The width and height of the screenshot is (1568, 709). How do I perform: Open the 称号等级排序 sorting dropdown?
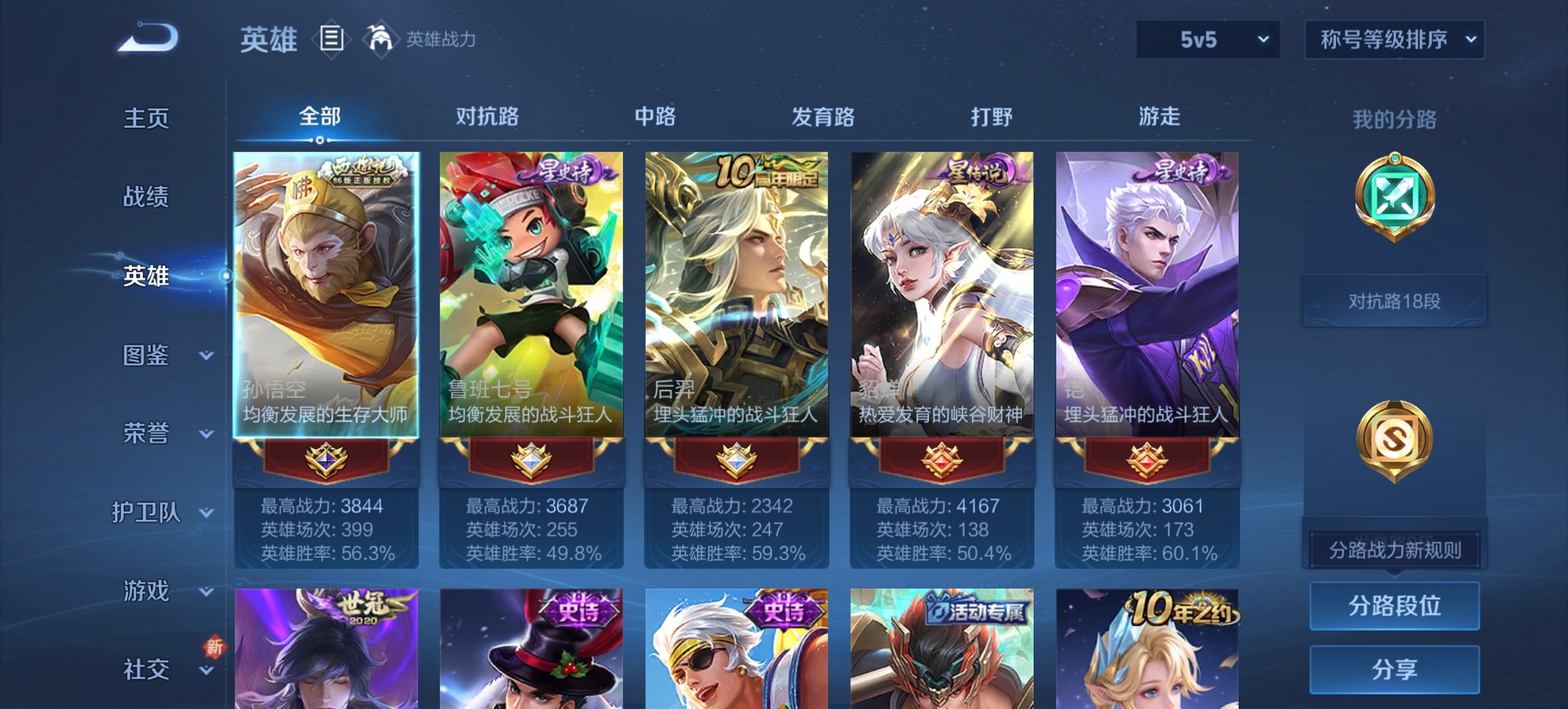[x=1394, y=40]
